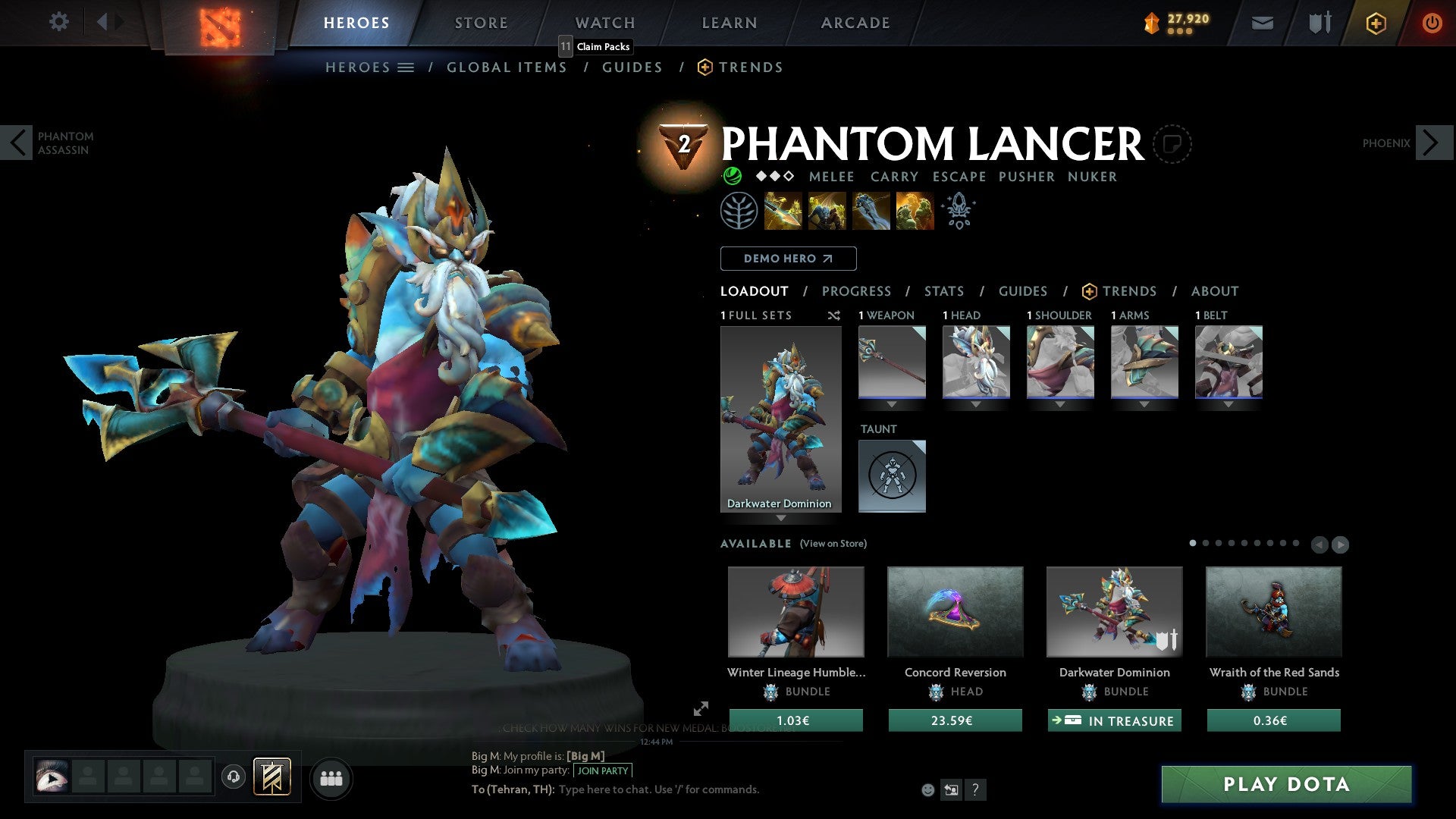
Task: Click the Demo Hero button
Action: [x=788, y=258]
